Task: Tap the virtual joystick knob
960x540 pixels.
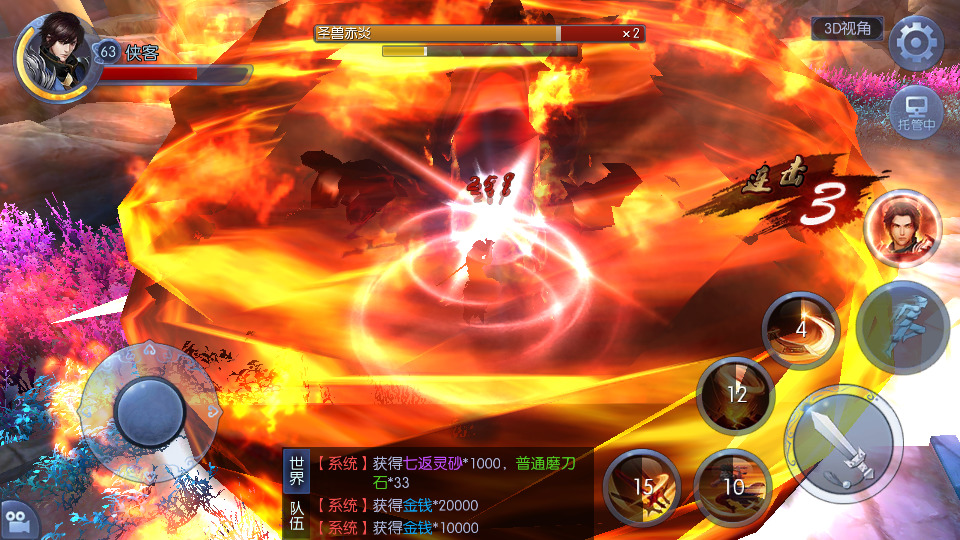Action: click(150, 409)
